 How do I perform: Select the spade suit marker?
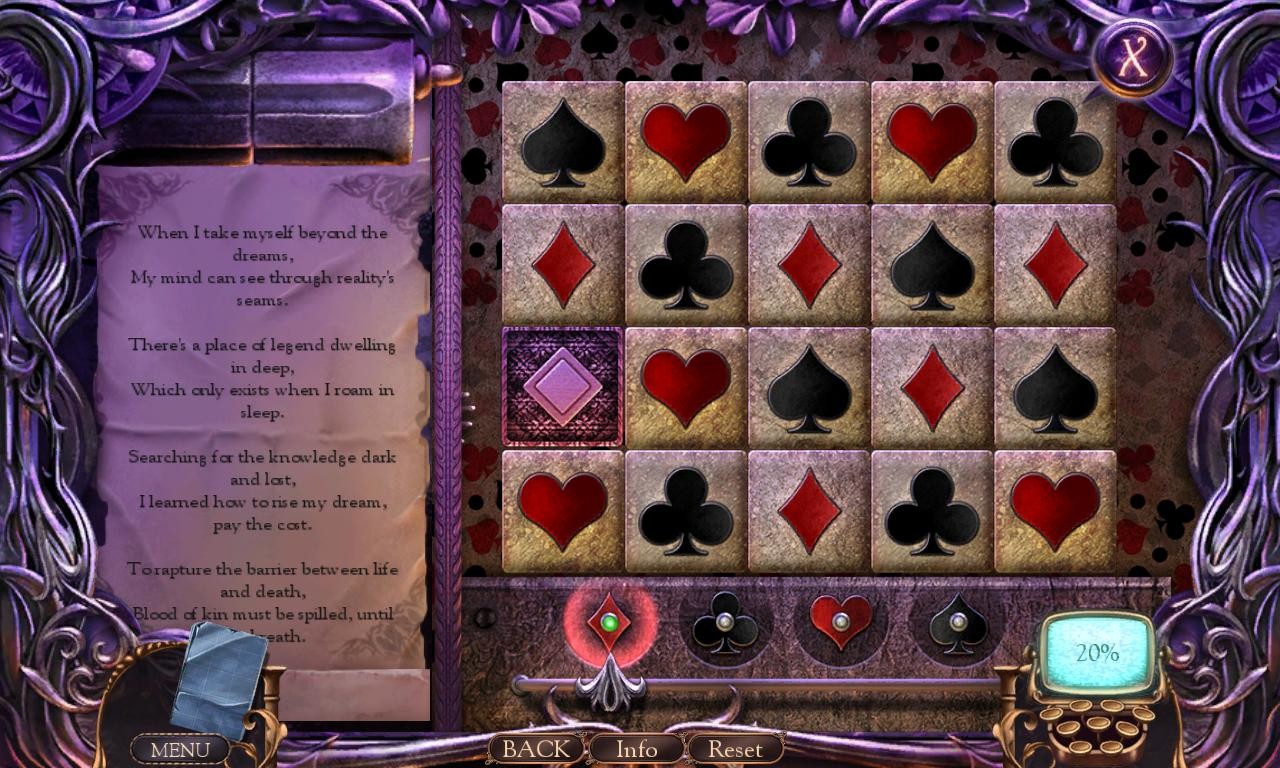pyautogui.click(x=955, y=622)
